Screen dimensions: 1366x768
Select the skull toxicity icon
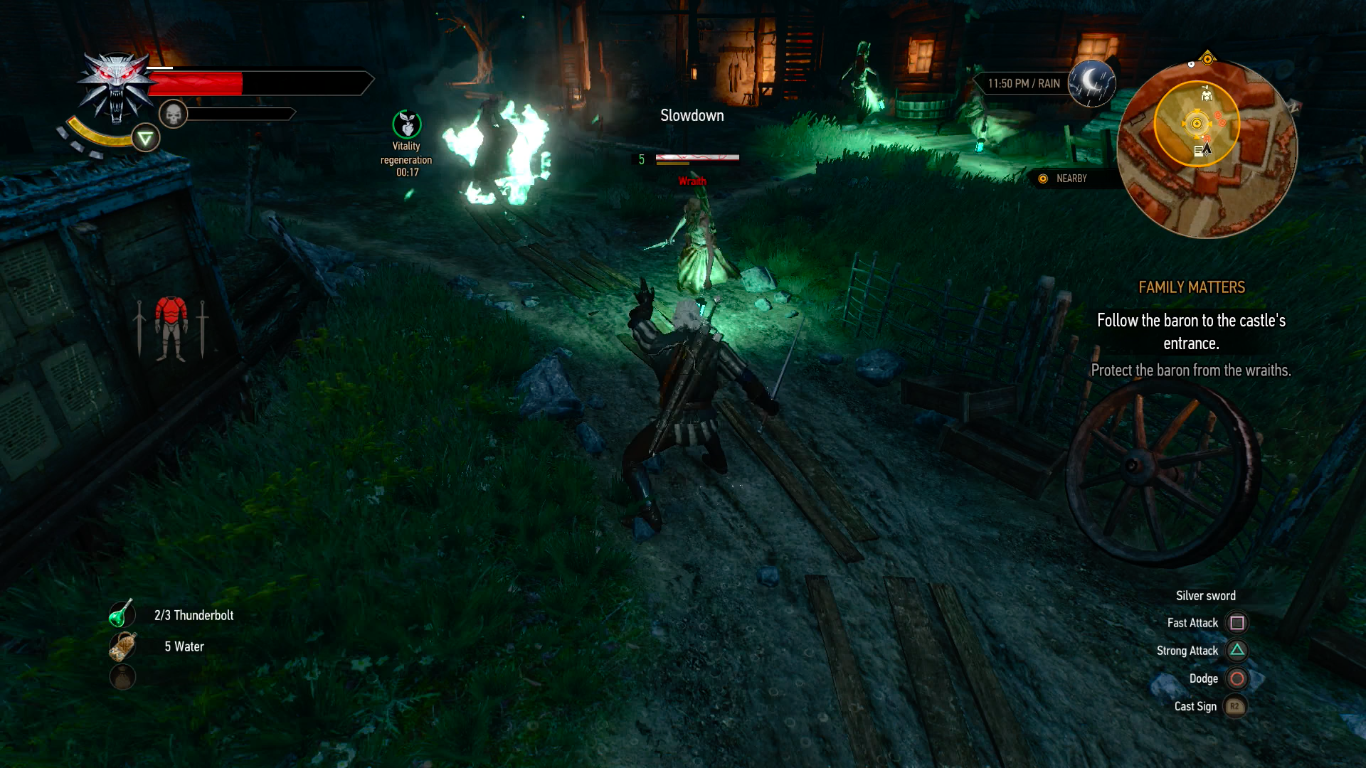173,113
